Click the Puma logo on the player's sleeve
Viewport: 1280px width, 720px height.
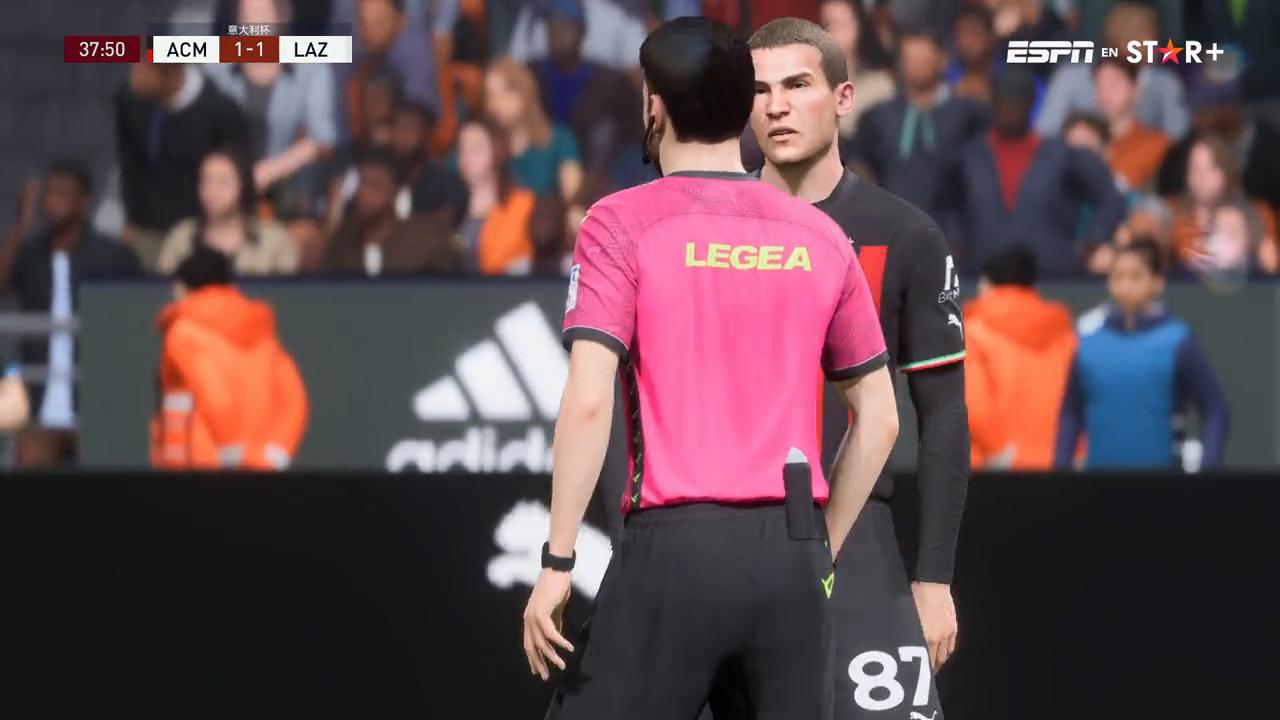pos(954,322)
